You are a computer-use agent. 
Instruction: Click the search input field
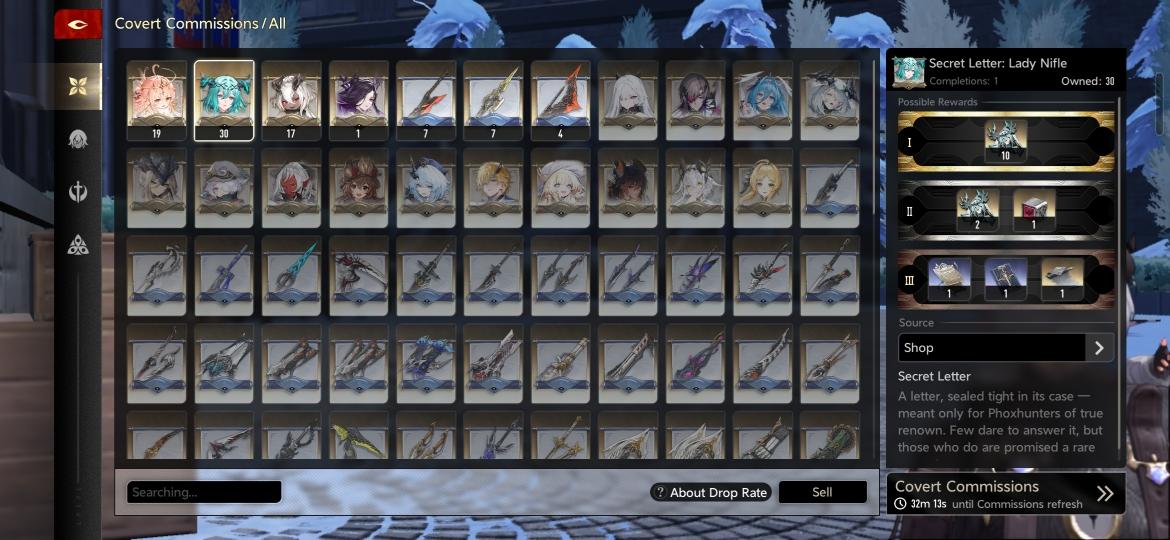(x=204, y=492)
